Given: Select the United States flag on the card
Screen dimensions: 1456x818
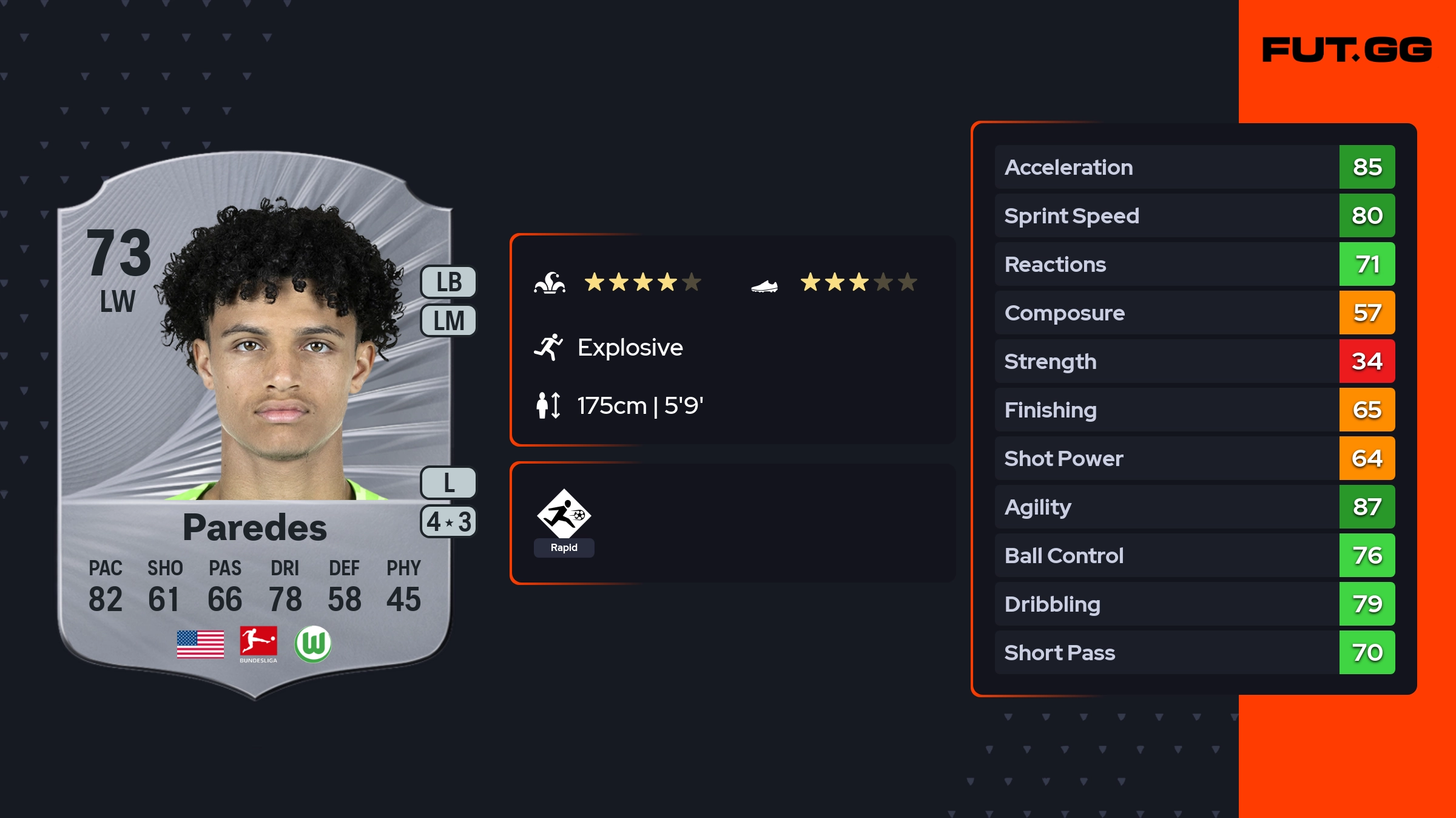Looking at the screenshot, I should pyautogui.click(x=200, y=644).
